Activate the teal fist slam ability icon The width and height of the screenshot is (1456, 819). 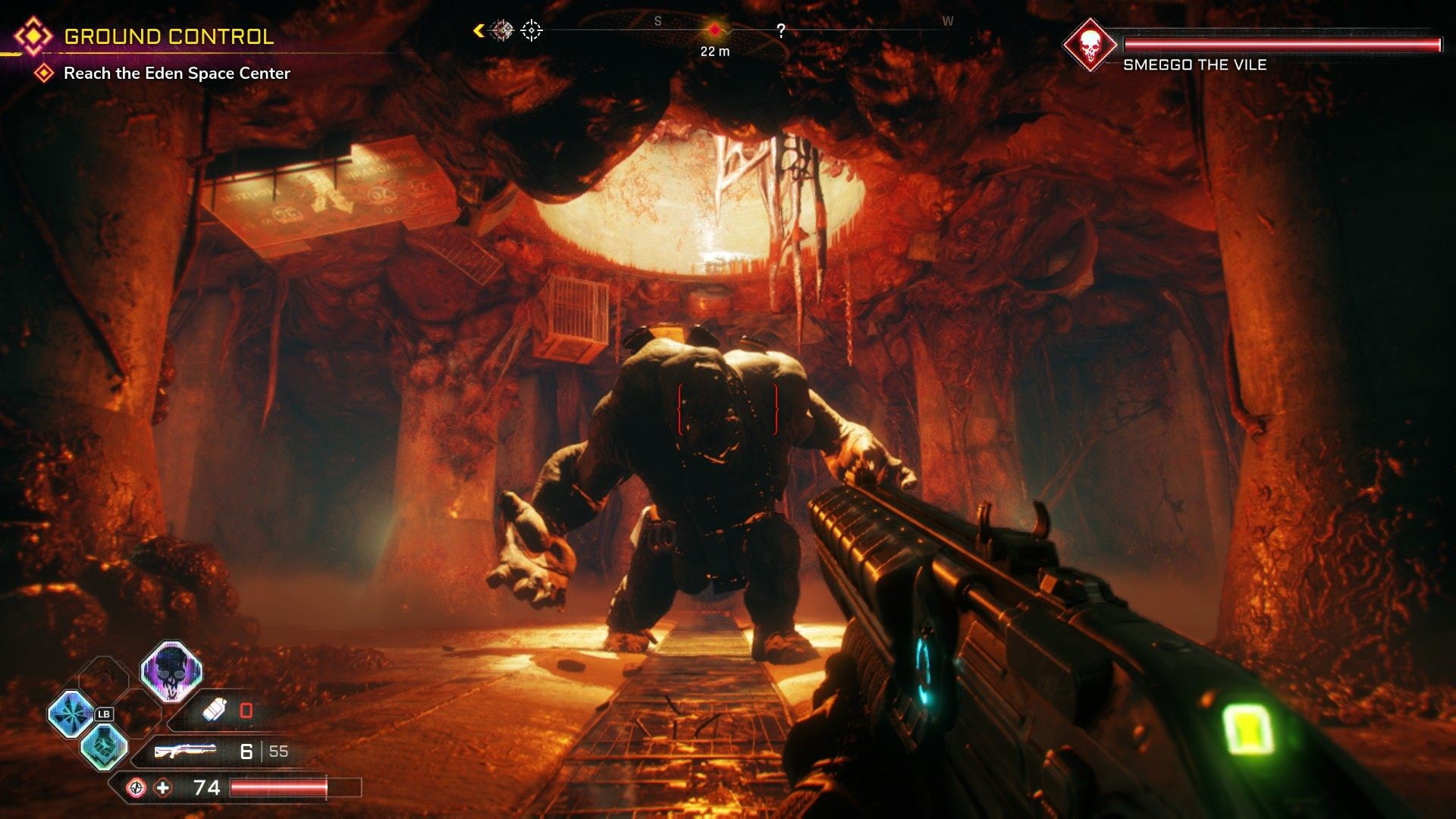tap(105, 746)
